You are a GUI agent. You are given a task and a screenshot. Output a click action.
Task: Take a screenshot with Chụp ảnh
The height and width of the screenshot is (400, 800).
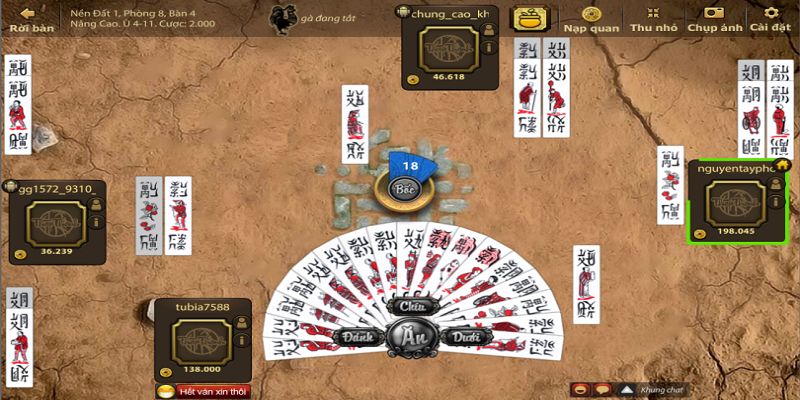tap(714, 18)
